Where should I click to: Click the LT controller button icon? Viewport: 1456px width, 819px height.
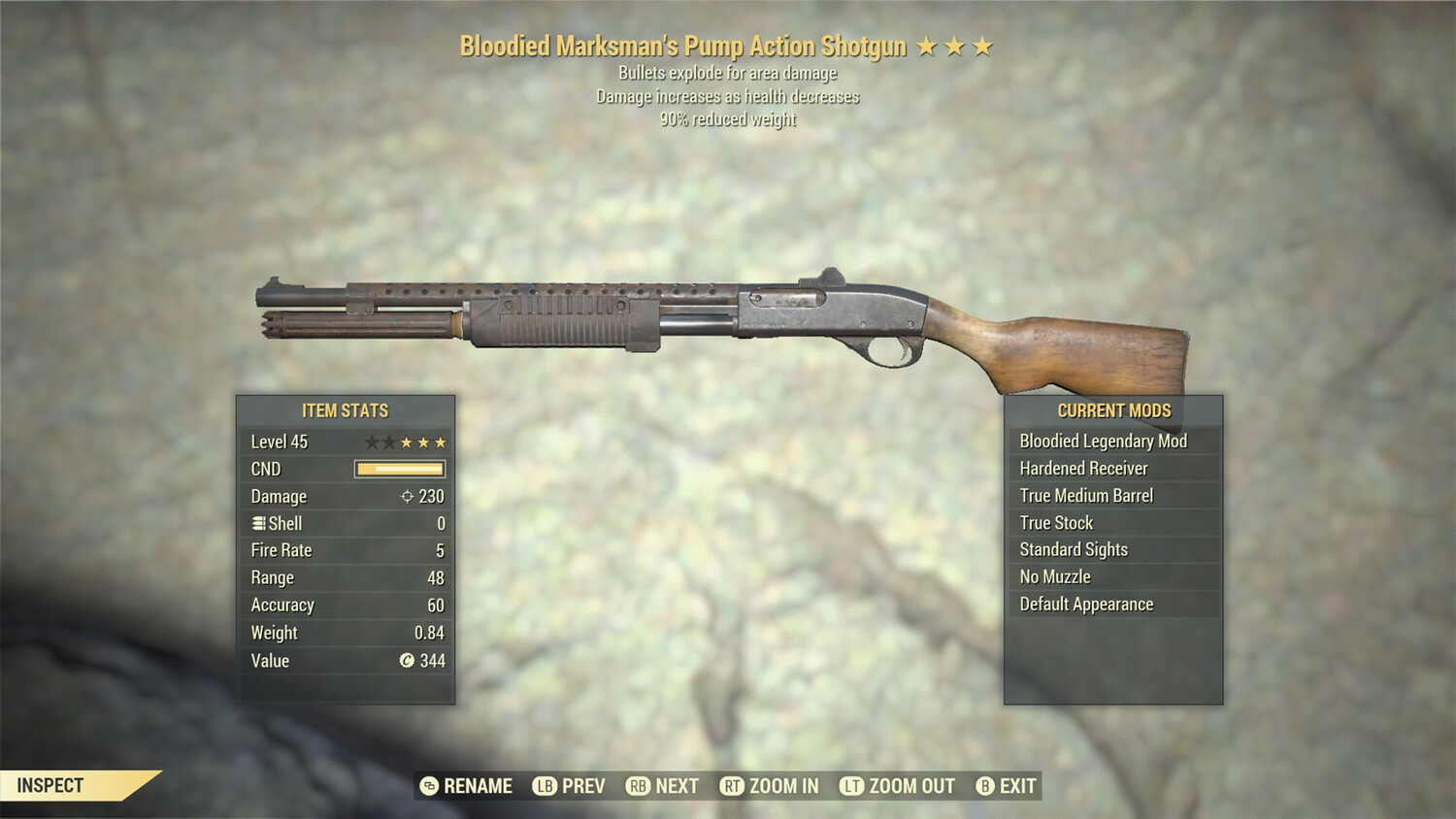pyautogui.click(x=851, y=786)
